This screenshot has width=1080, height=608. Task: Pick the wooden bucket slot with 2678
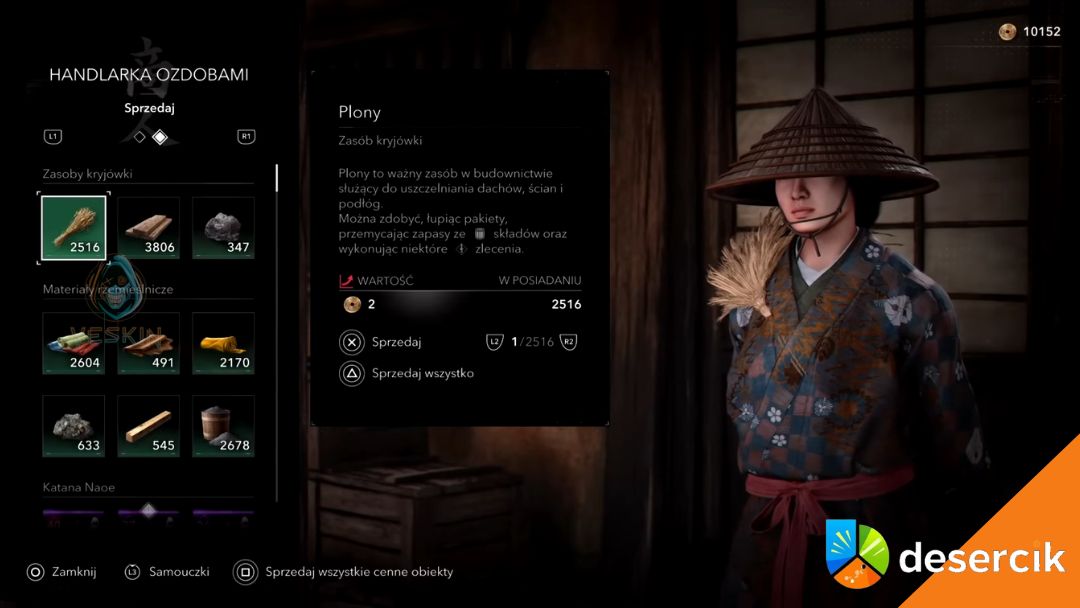coord(223,426)
